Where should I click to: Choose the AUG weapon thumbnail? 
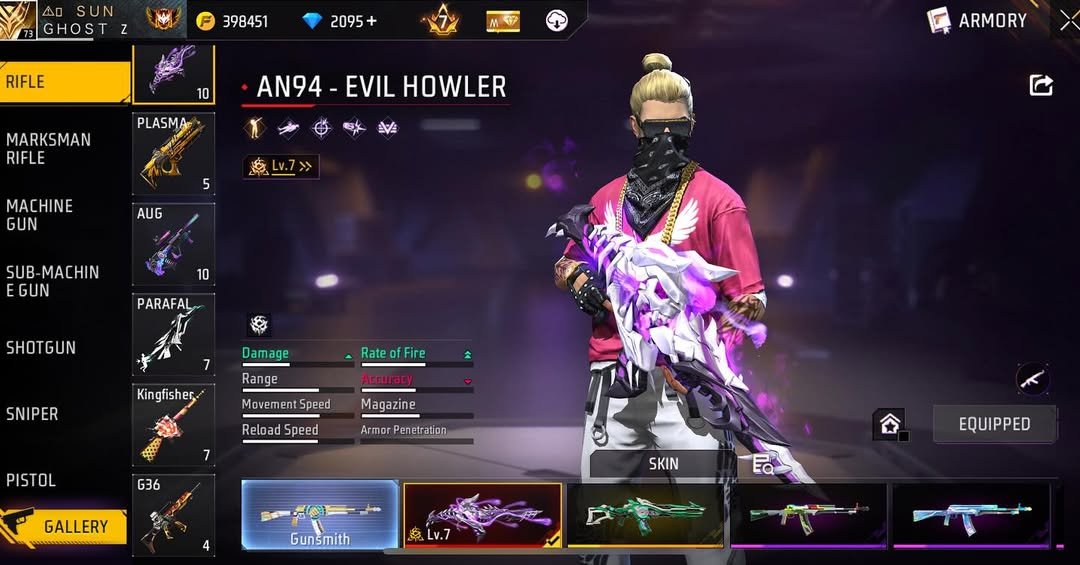(173, 244)
